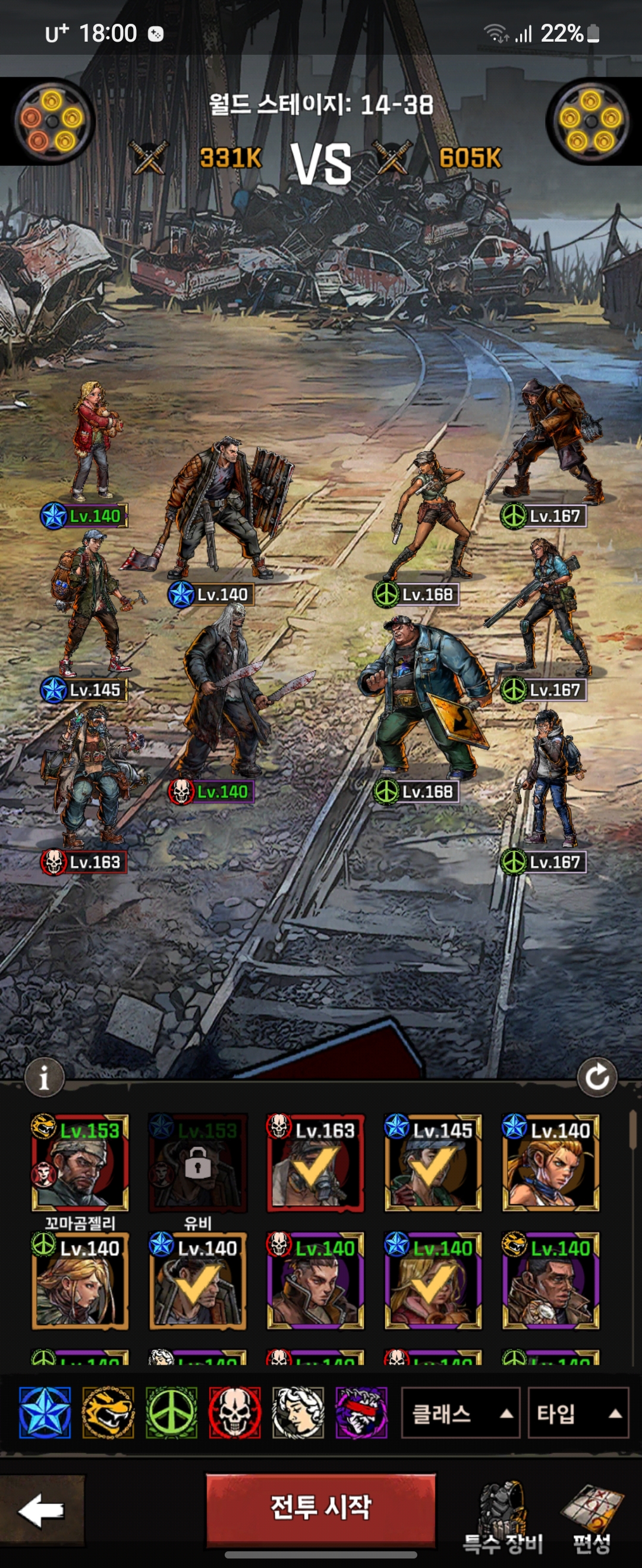
Task: Filter heroes by red skull faction
Action: tap(234, 1413)
